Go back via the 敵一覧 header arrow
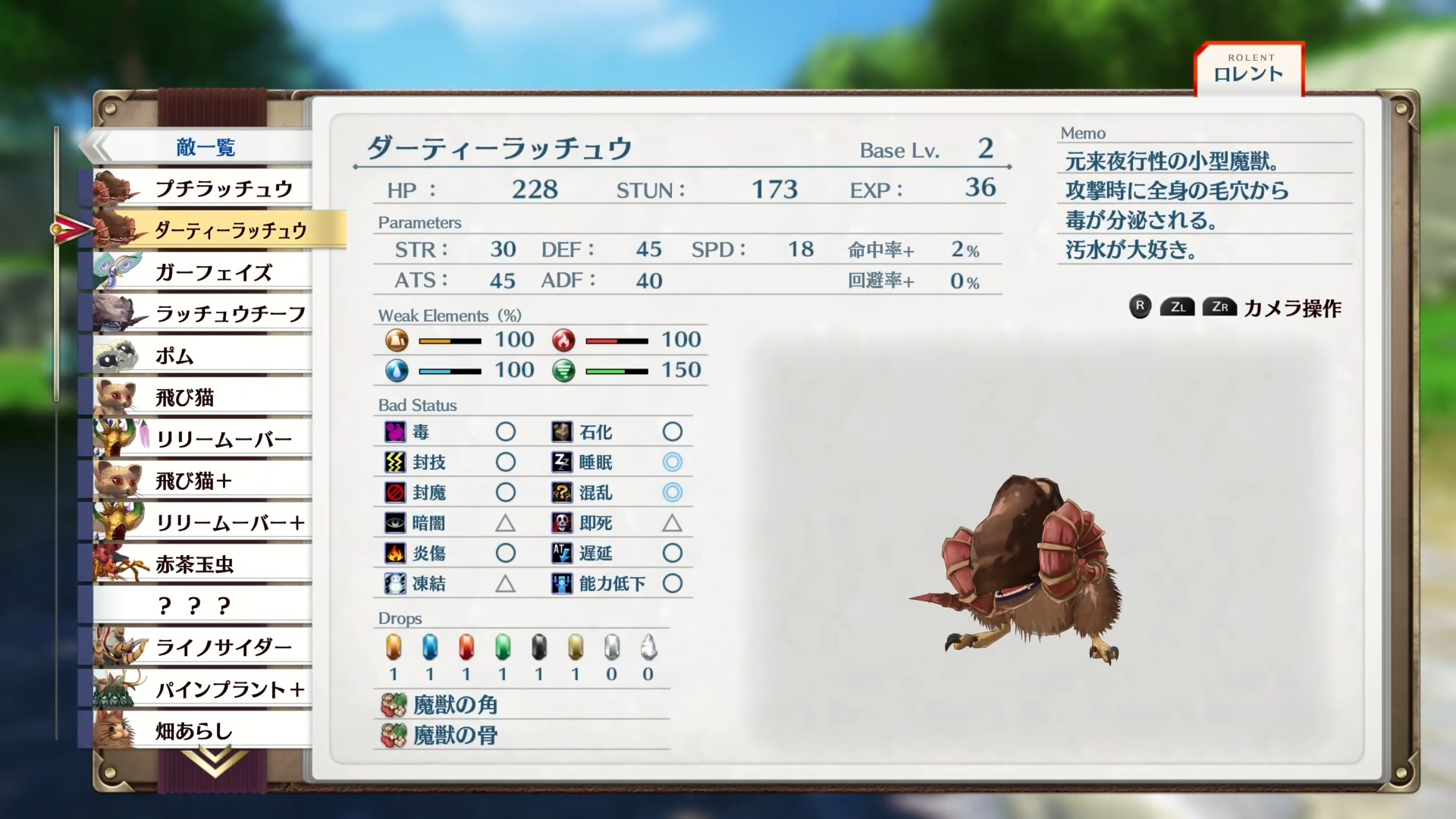1456x819 pixels. tap(99, 146)
